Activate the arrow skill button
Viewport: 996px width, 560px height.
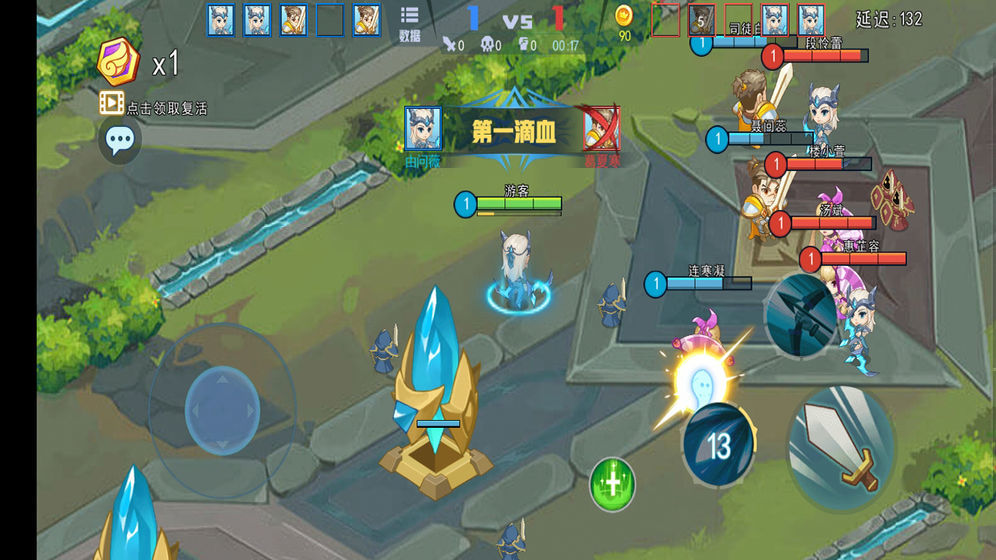pos(800,313)
